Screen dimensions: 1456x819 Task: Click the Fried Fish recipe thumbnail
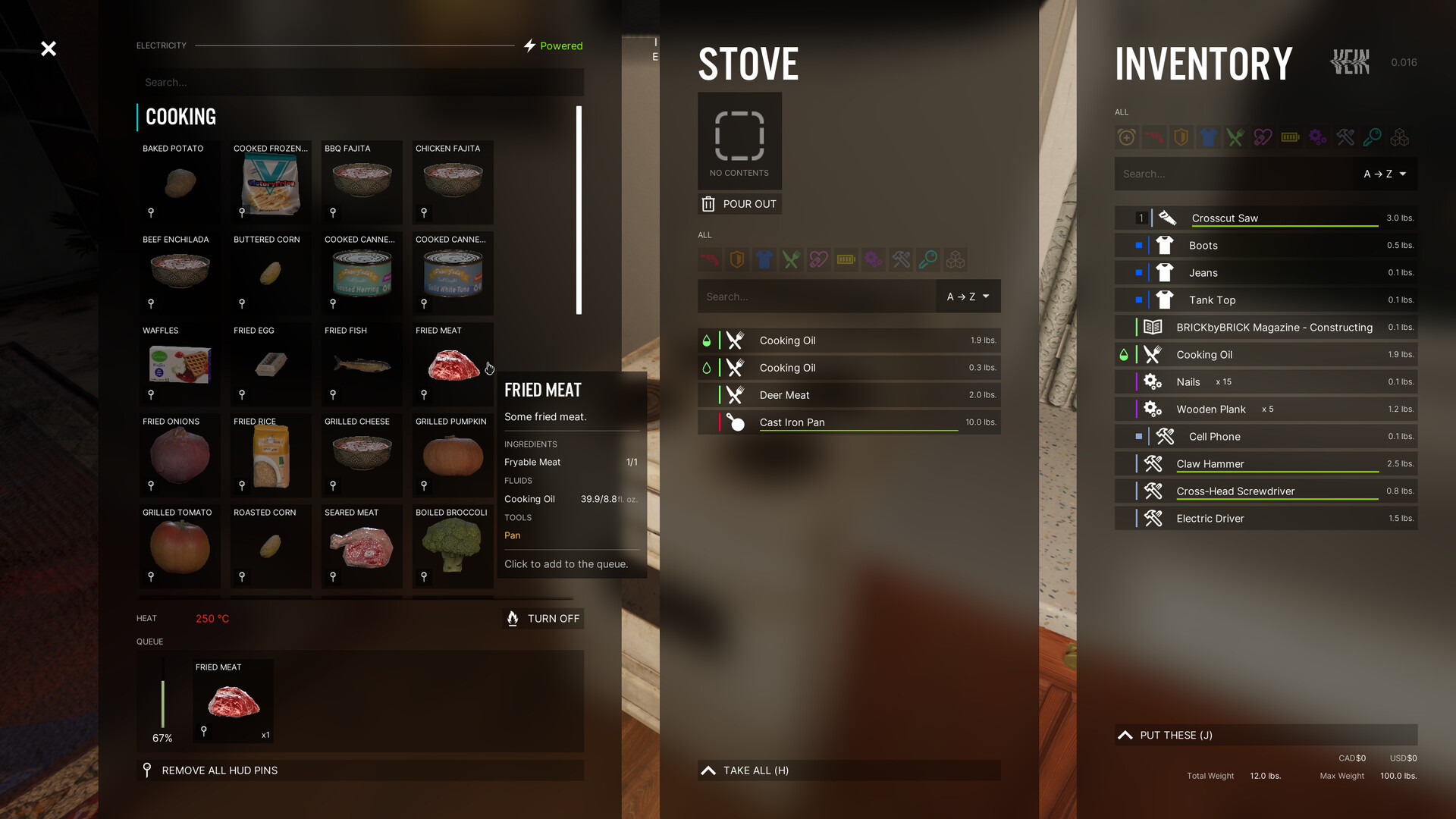[362, 364]
